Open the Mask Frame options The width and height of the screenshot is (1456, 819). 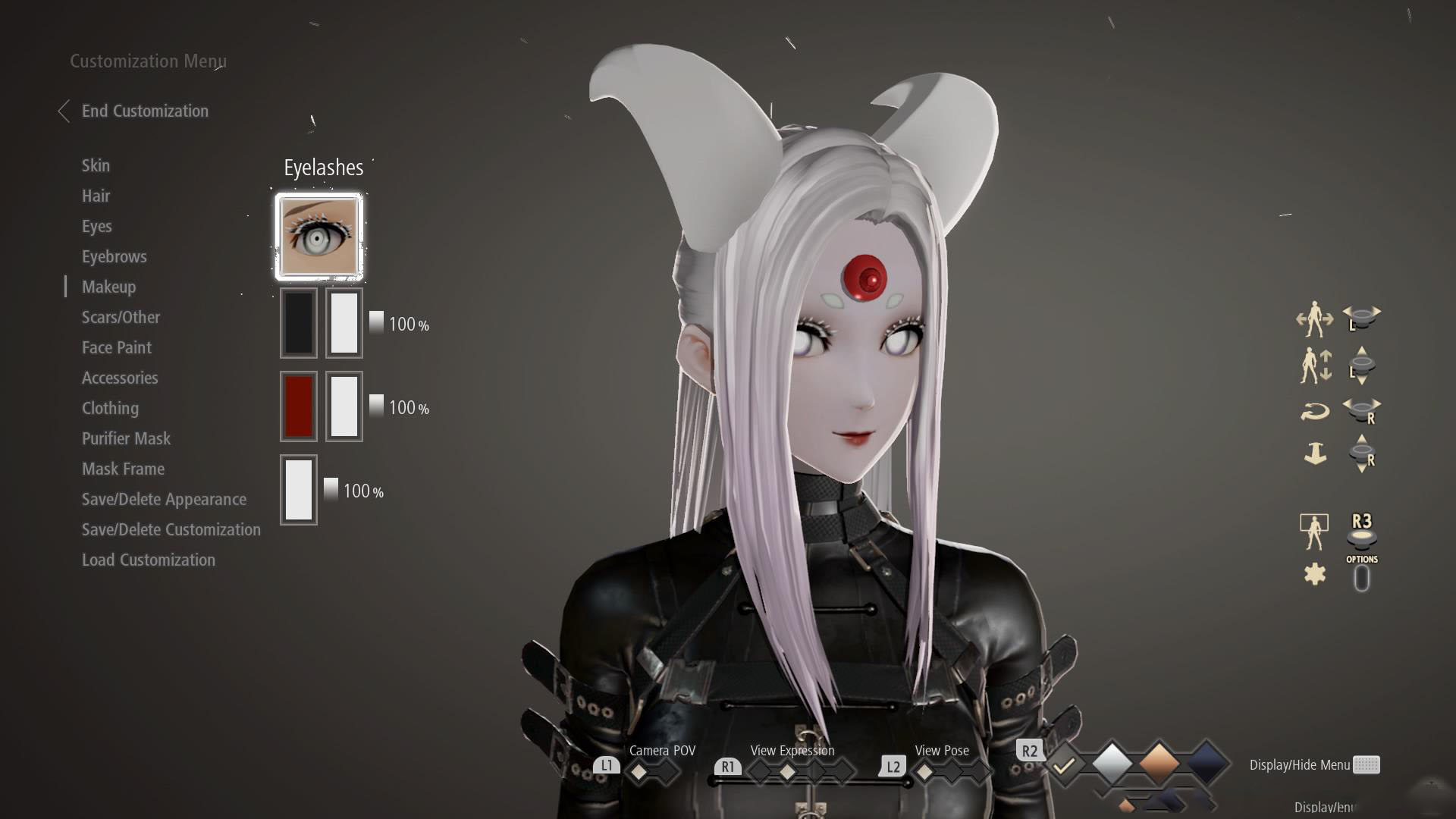pos(123,469)
